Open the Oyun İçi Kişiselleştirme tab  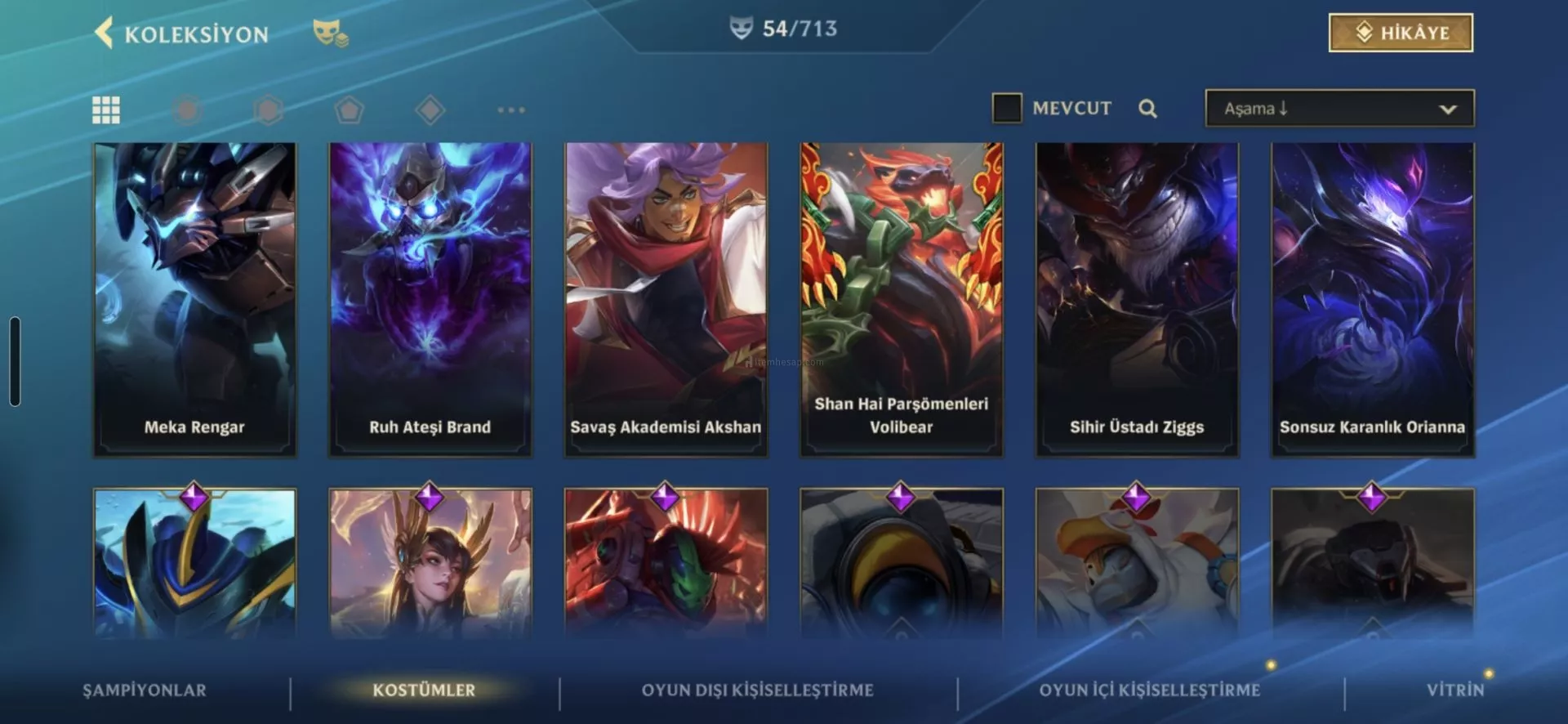click(x=1149, y=690)
